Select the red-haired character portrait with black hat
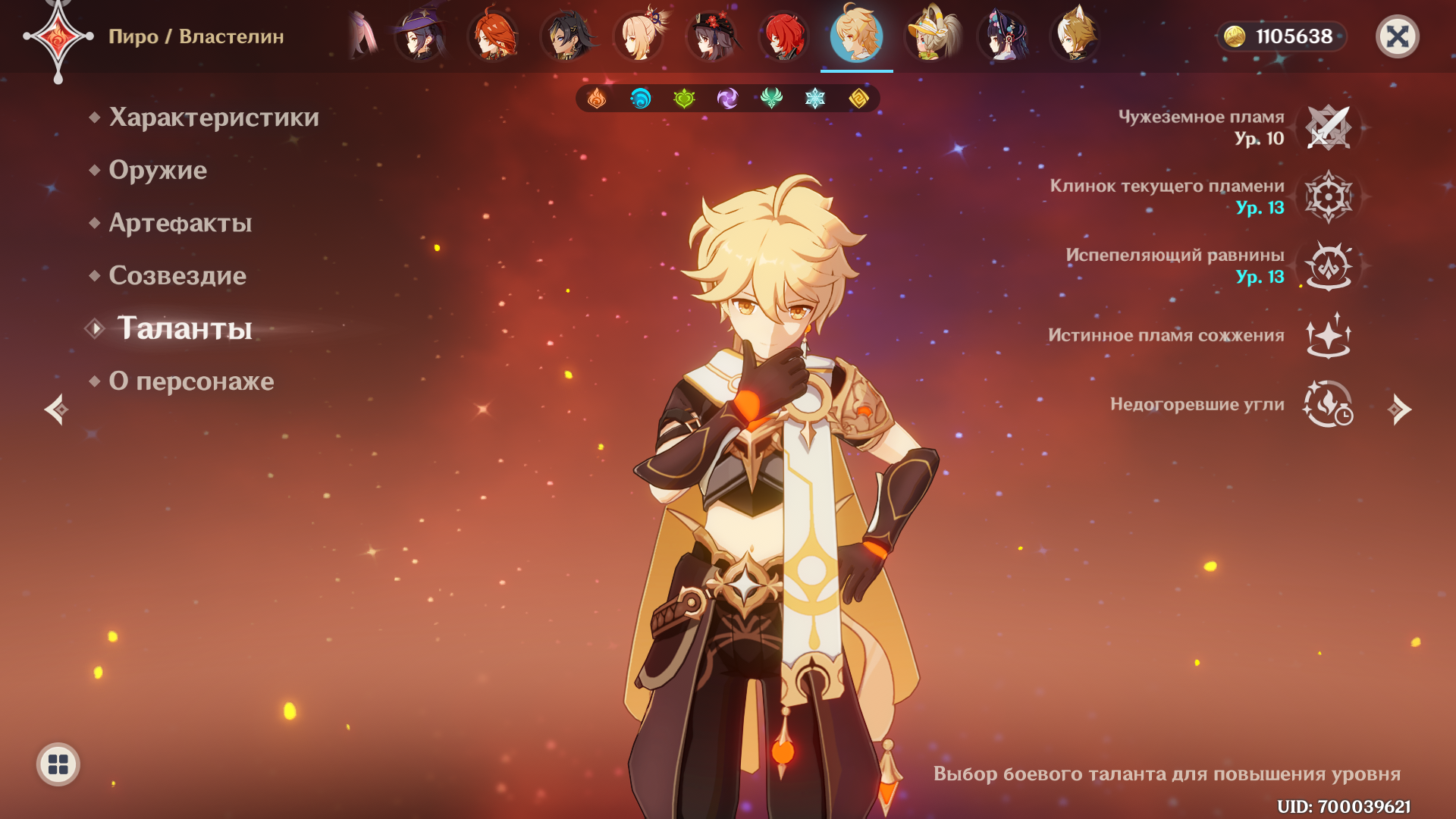 click(711, 36)
